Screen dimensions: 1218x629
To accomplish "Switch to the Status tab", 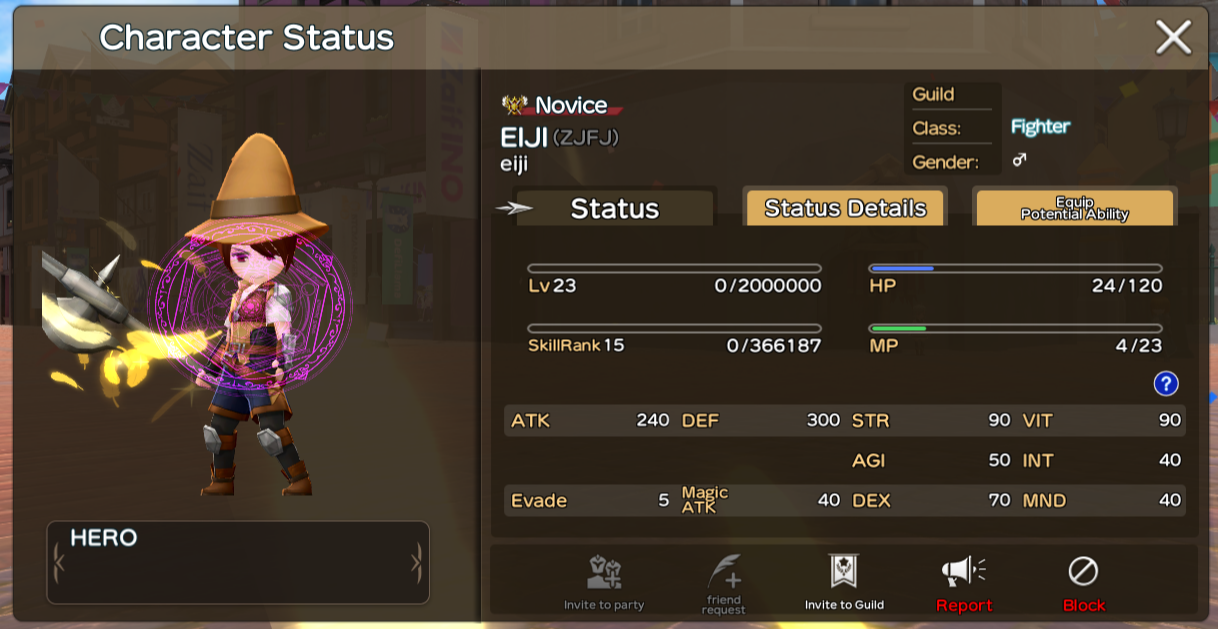I will [x=614, y=208].
